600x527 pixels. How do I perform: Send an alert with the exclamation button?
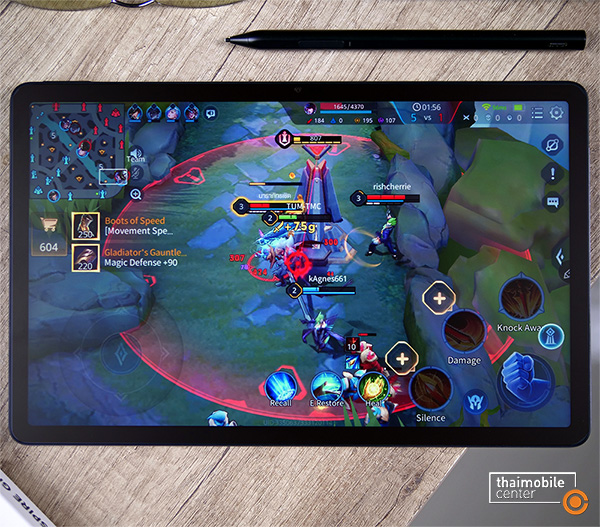pos(553,174)
